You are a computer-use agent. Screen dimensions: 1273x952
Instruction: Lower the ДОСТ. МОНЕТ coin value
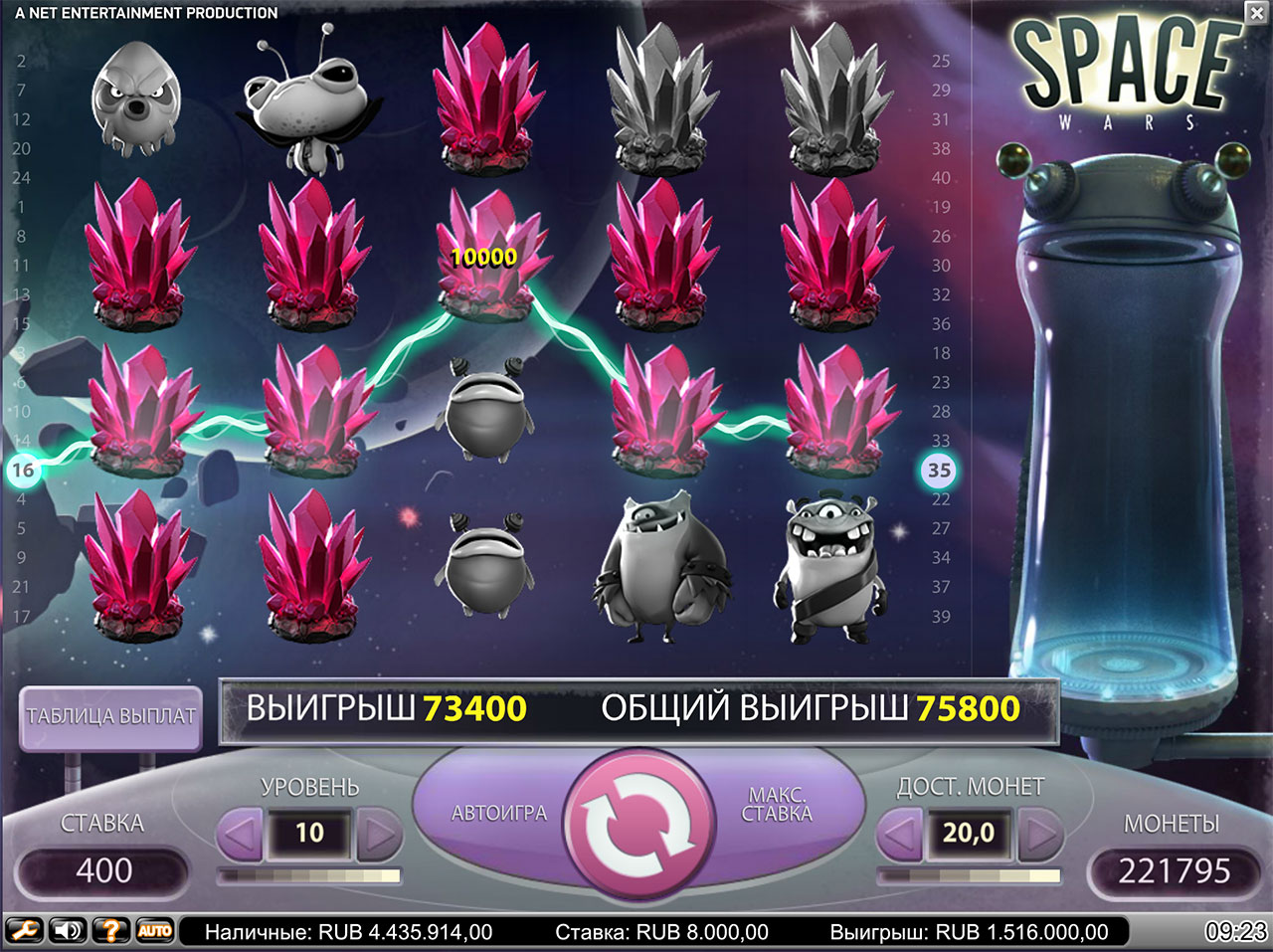pos(900,834)
